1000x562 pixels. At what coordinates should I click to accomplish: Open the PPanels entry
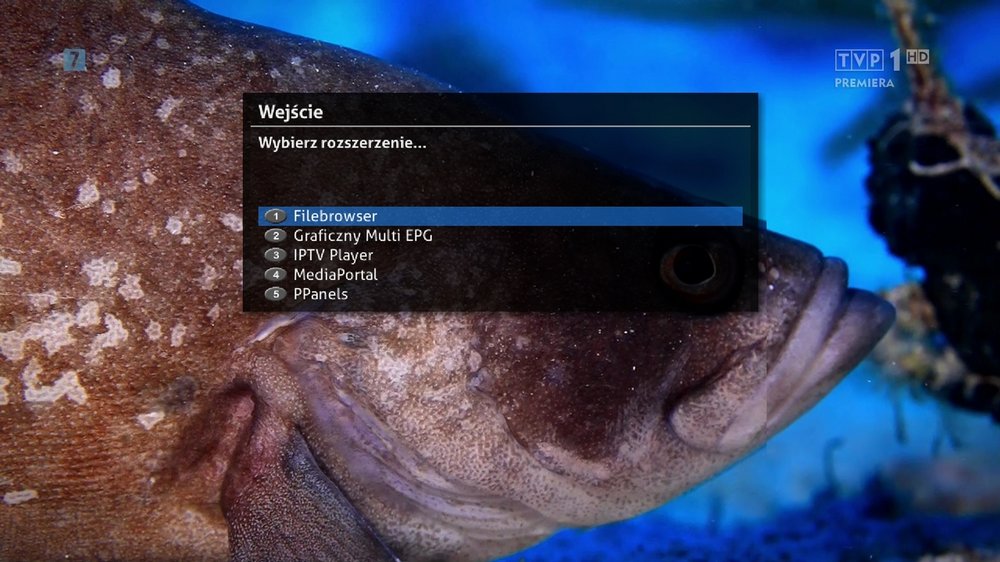click(x=320, y=294)
